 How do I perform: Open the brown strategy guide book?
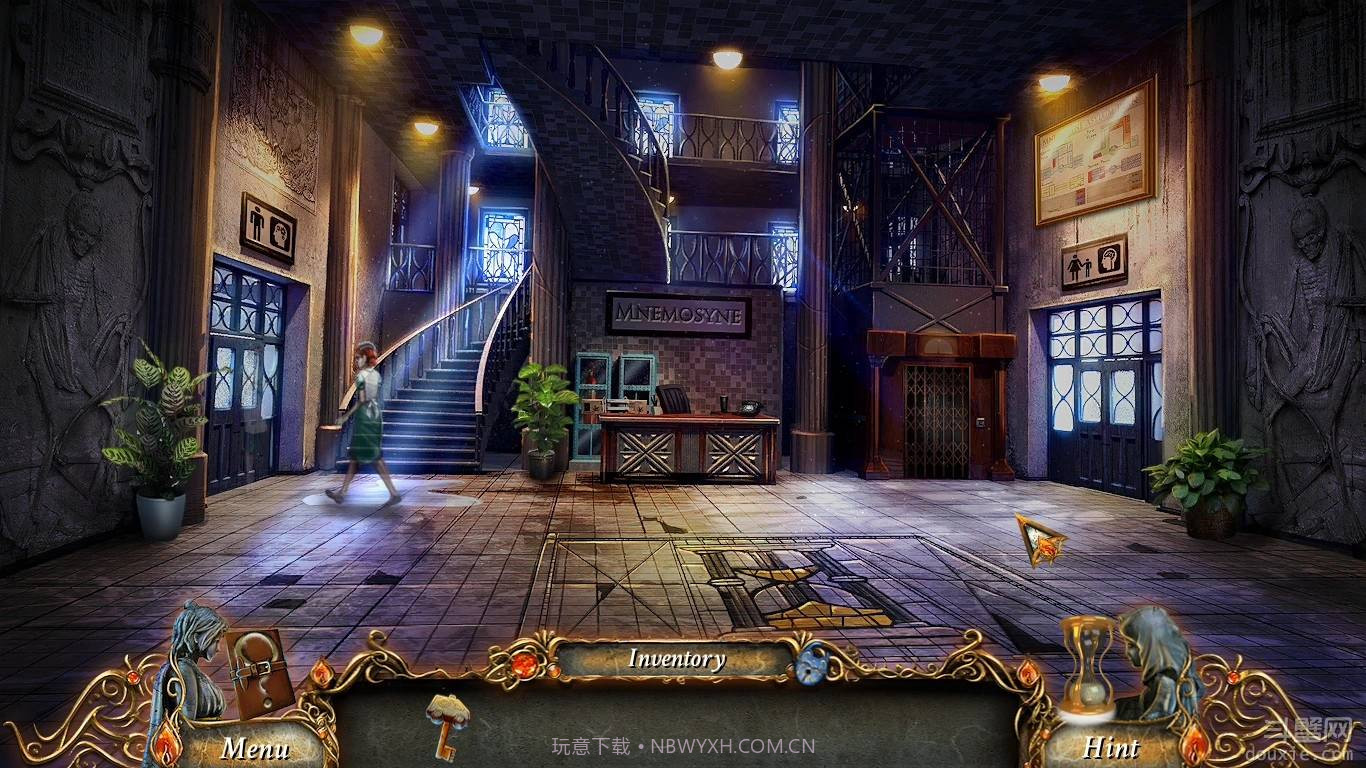click(x=258, y=670)
